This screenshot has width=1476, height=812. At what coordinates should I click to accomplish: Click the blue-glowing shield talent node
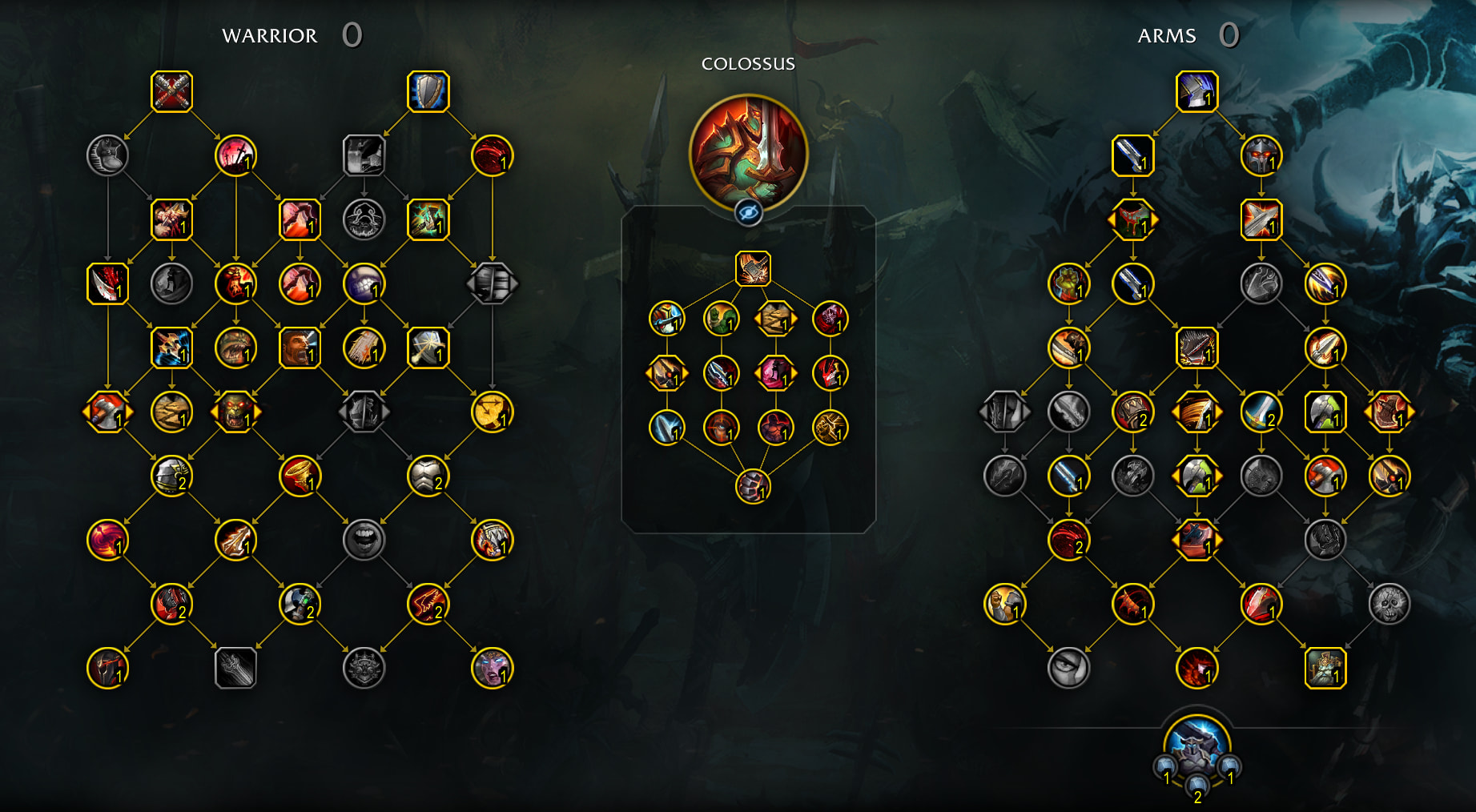point(428,91)
